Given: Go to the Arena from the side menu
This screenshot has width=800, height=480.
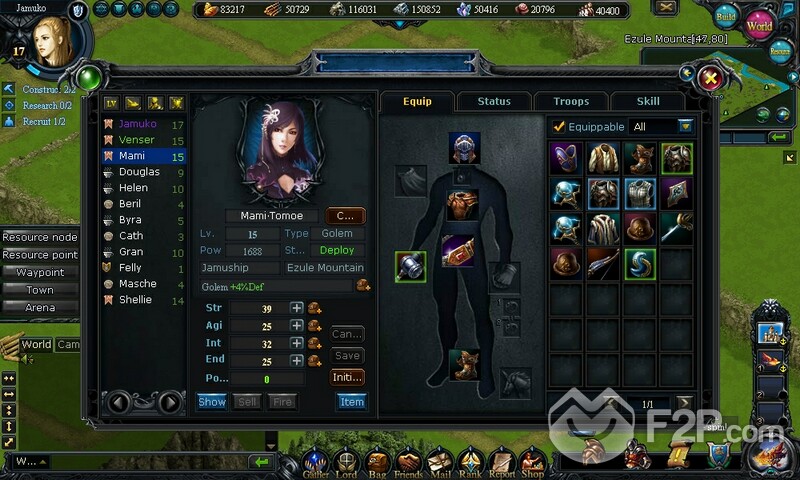Looking at the screenshot, I should 40,307.
